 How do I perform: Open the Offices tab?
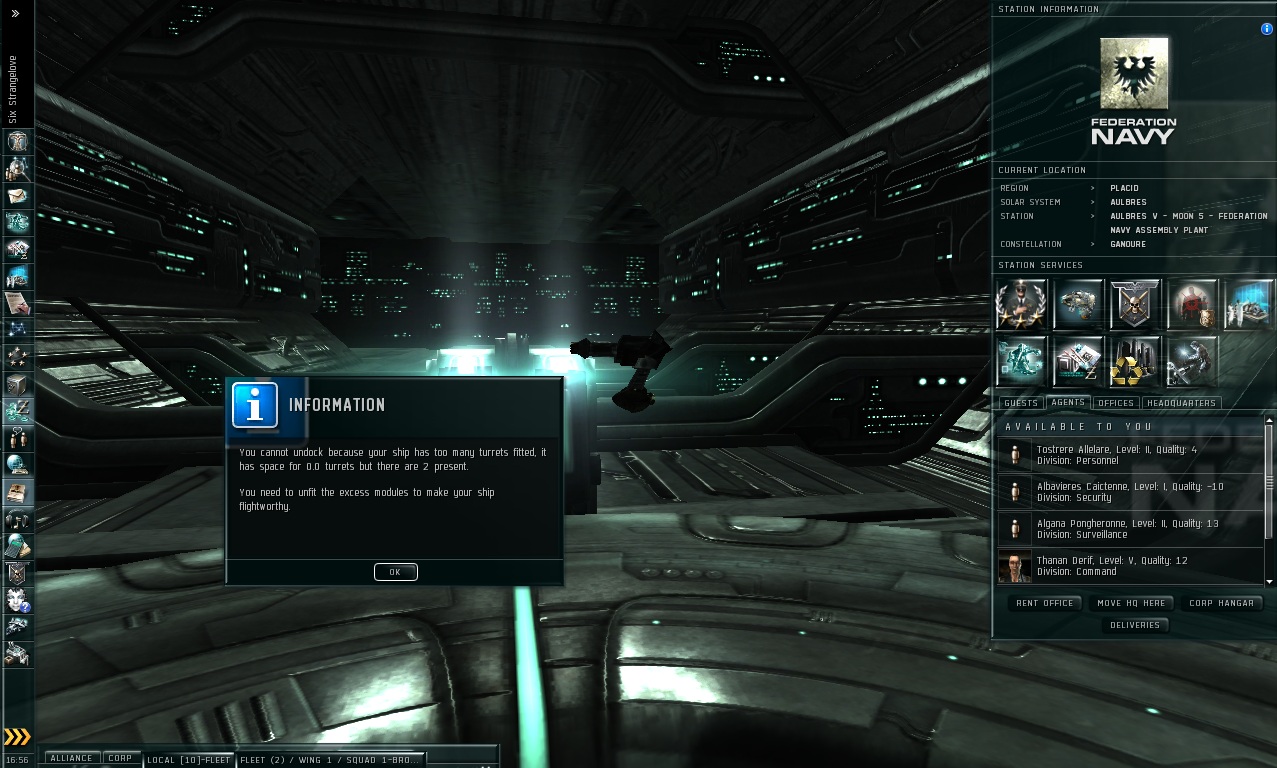point(1115,403)
